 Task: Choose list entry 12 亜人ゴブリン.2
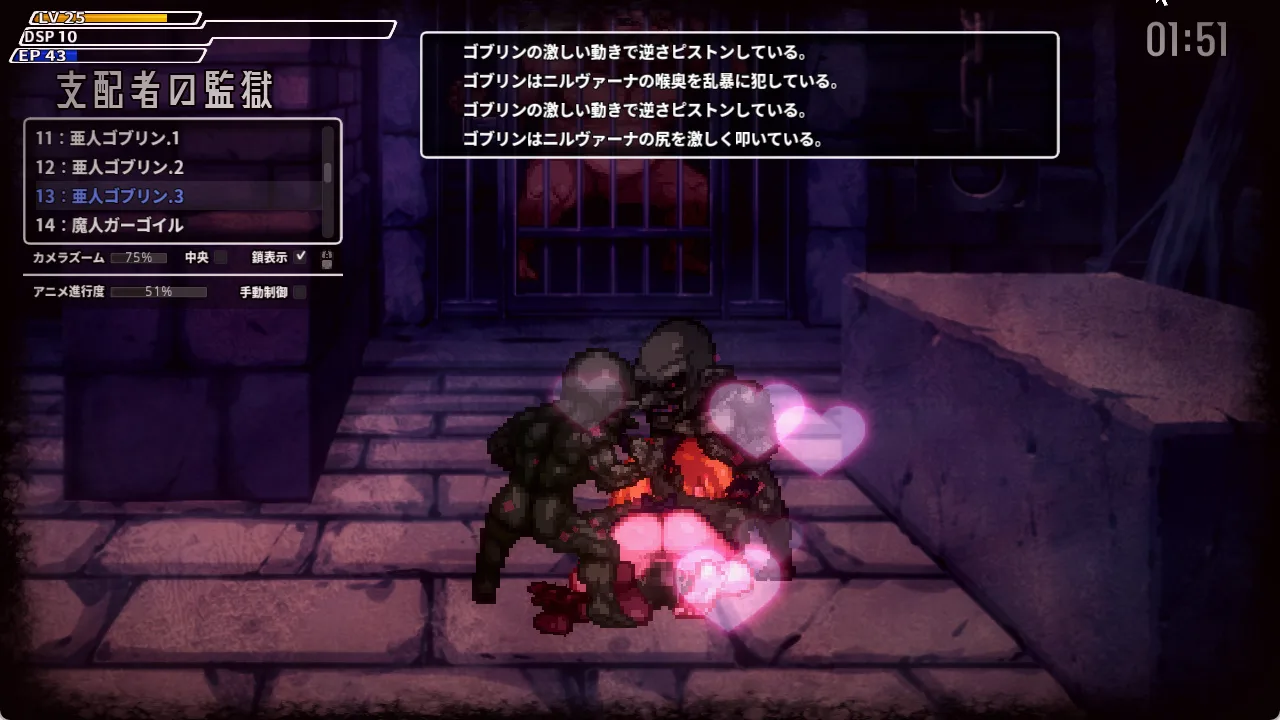coord(110,167)
